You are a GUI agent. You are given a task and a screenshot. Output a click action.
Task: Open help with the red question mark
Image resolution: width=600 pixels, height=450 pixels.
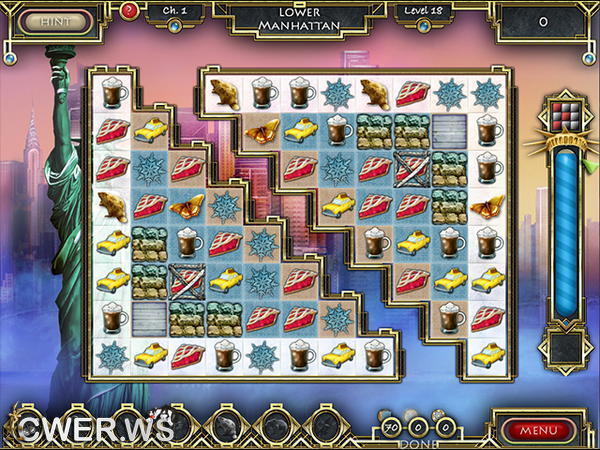coord(129,12)
